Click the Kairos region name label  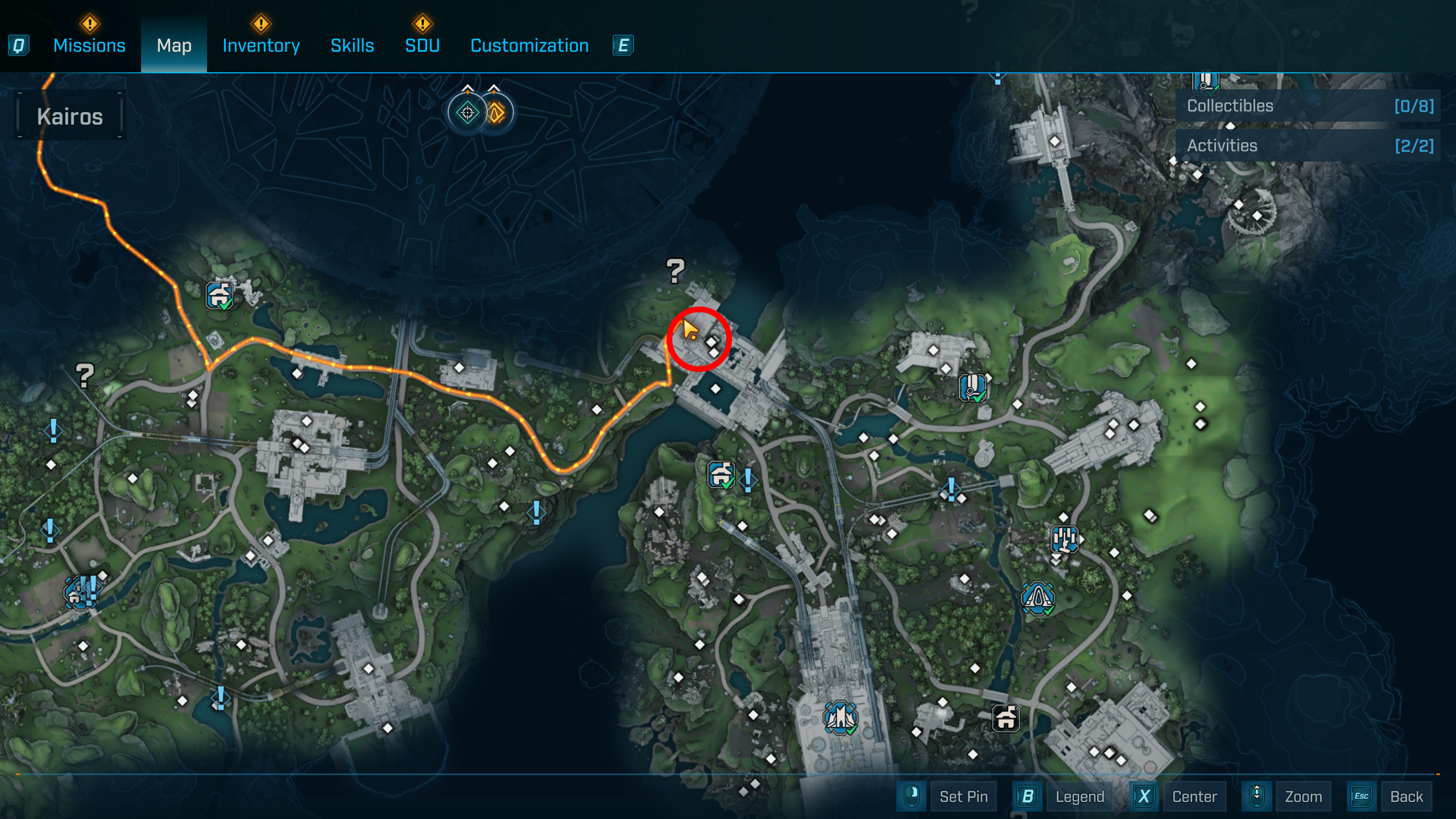tap(70, 117)
